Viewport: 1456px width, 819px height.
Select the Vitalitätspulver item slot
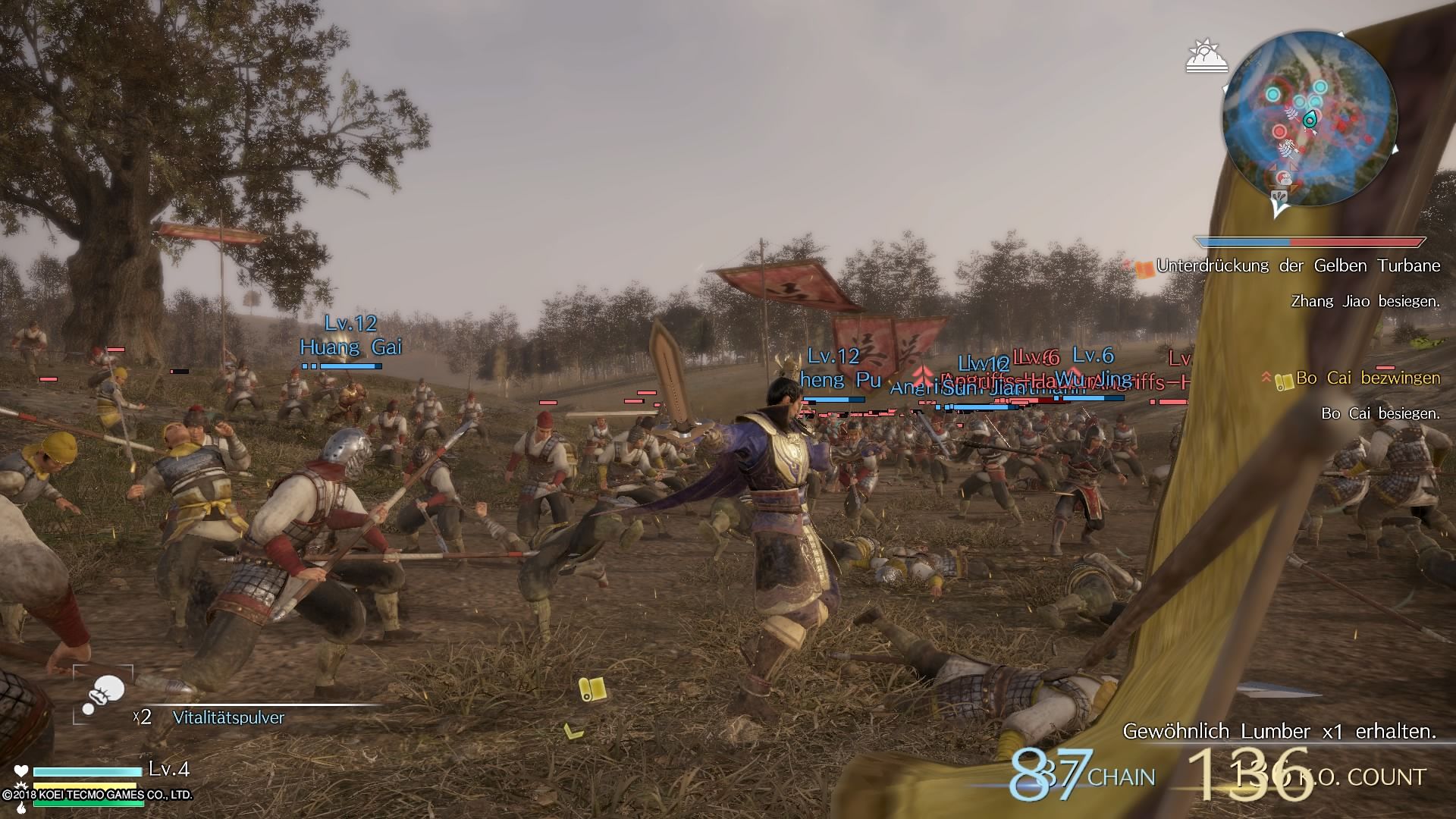click(x=103, y=694)
